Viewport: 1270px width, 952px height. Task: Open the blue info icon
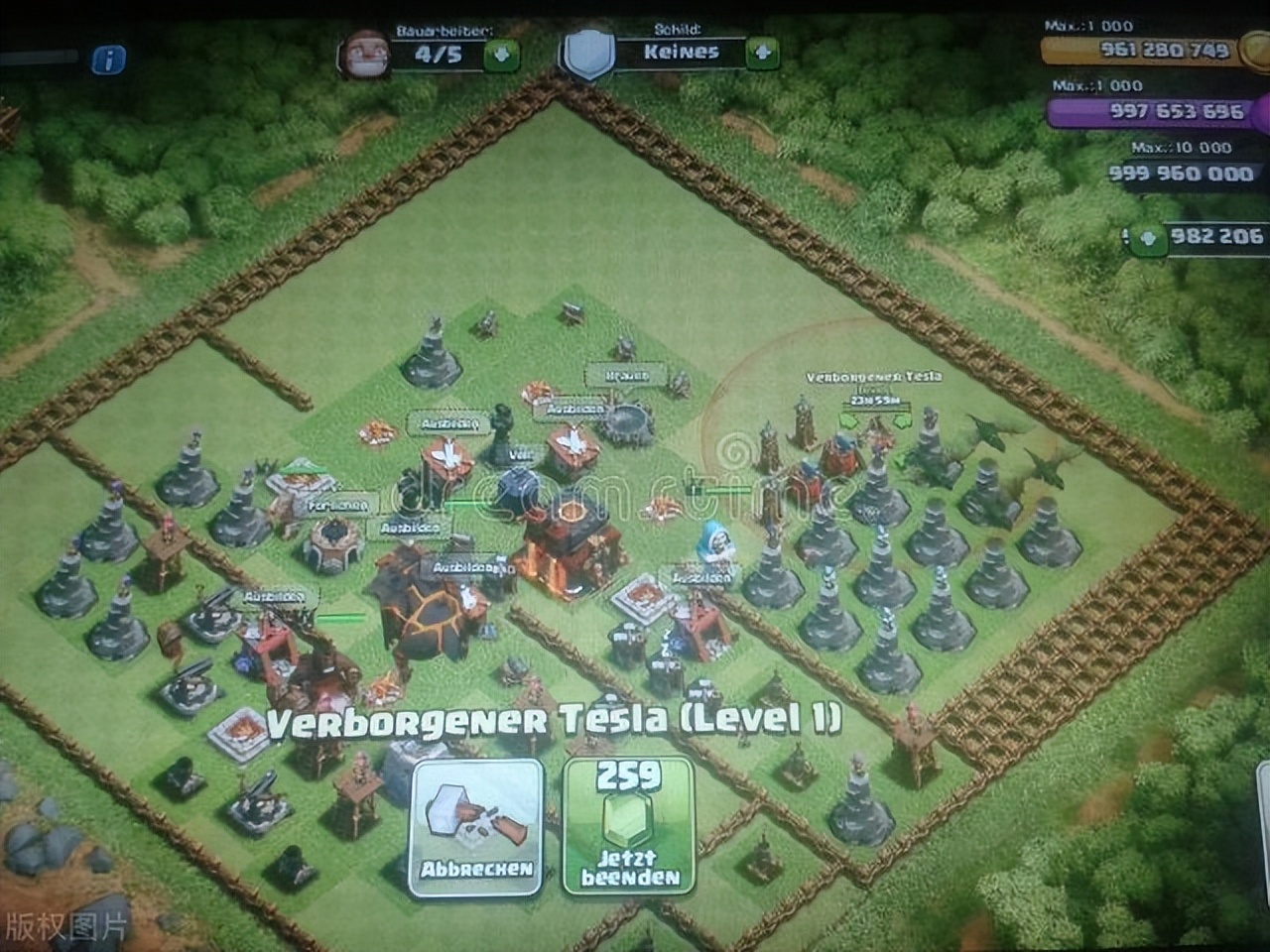(x=108, y=61)
